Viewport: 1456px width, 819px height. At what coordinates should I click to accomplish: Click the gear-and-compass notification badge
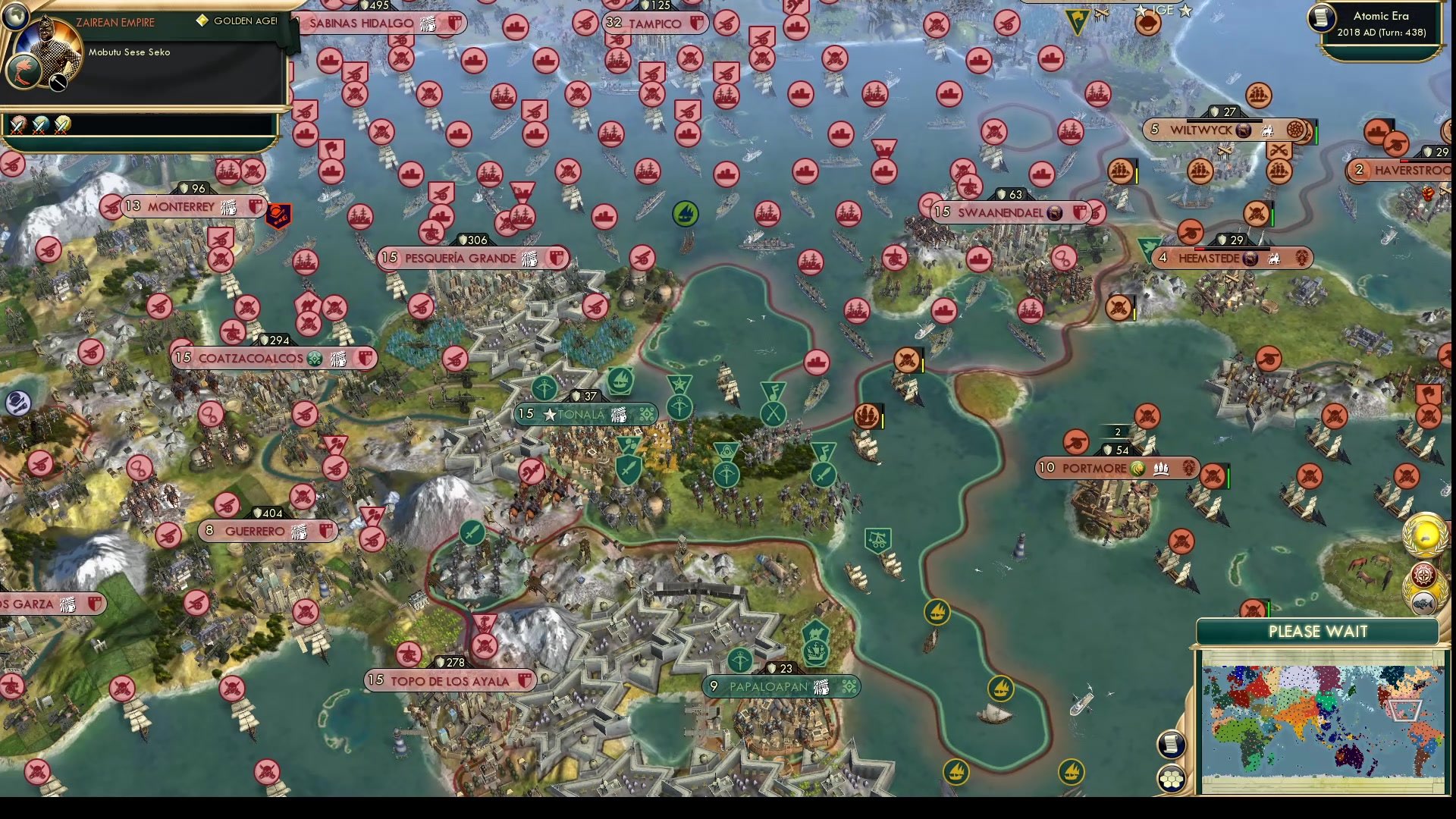[x=1423, y=574]
